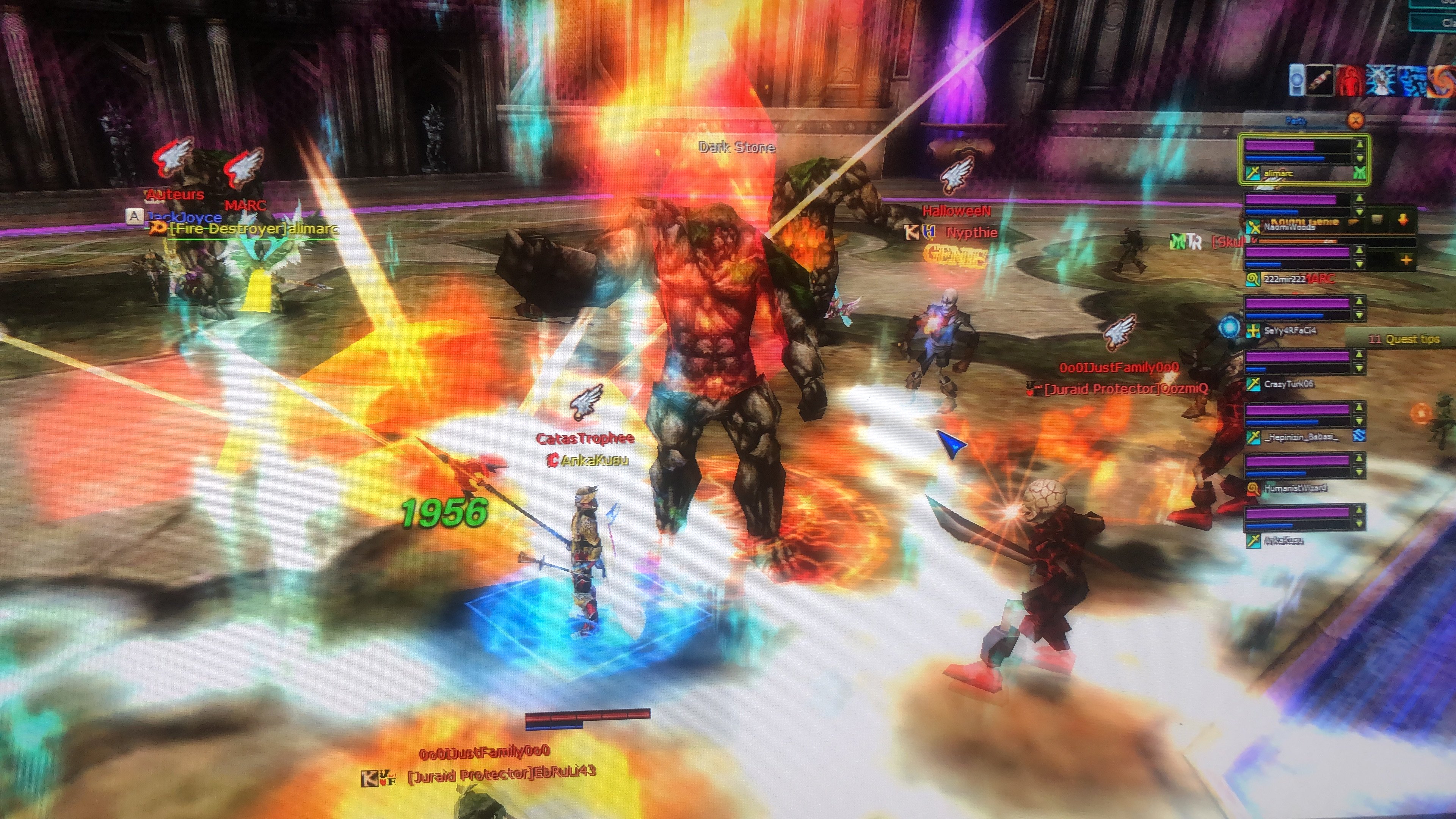Click the orange swirl buff icon in the corner
The image size is (1456, 819).
click(1443, 82)
